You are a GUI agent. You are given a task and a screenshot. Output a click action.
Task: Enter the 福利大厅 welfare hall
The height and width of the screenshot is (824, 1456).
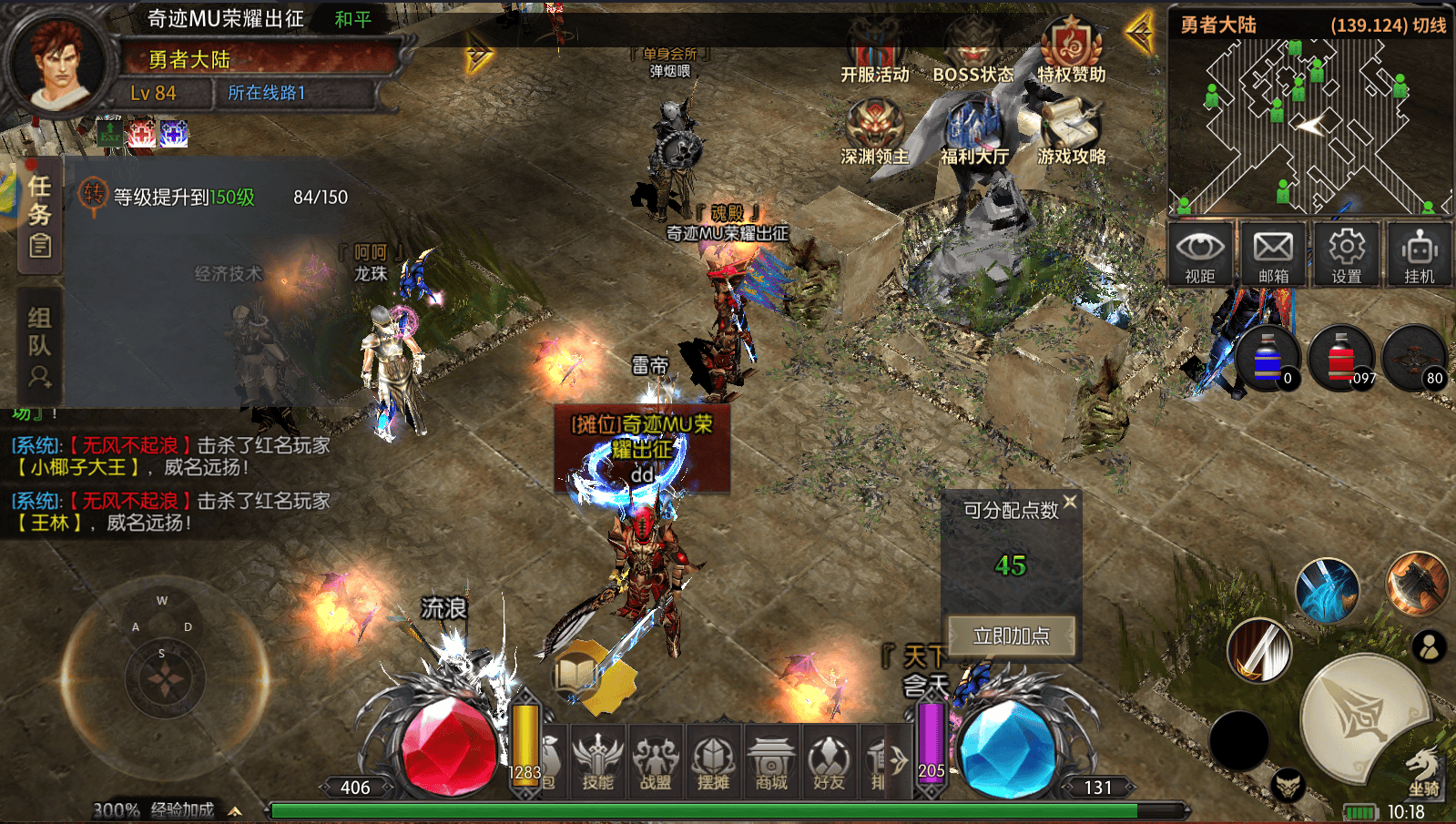[973, 131]
